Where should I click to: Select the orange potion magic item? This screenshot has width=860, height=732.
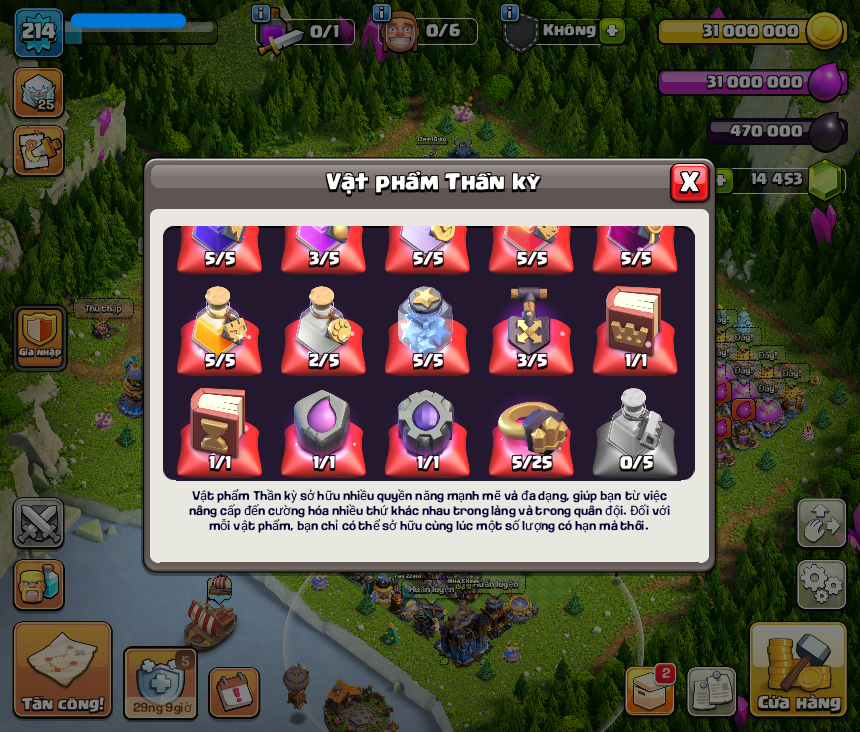pos(220,325)
